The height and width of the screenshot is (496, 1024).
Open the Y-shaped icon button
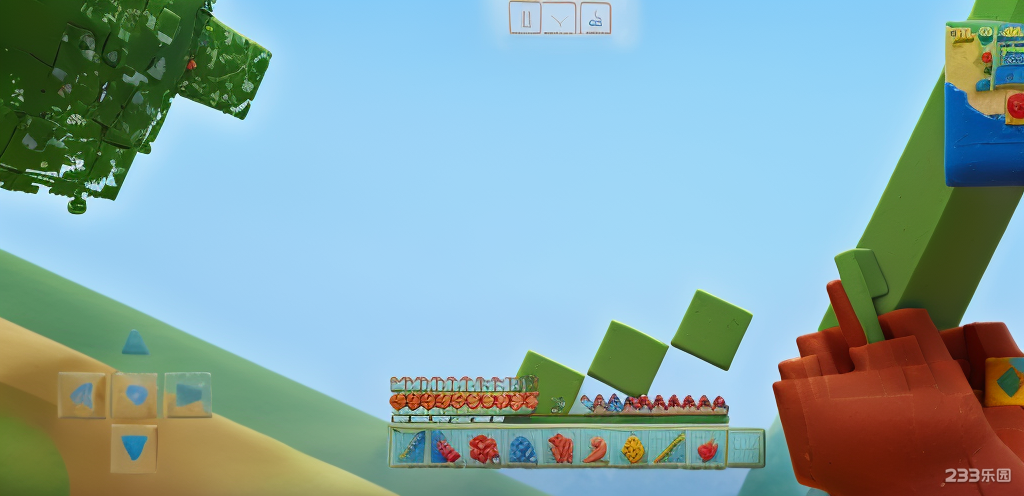point(560,18)
